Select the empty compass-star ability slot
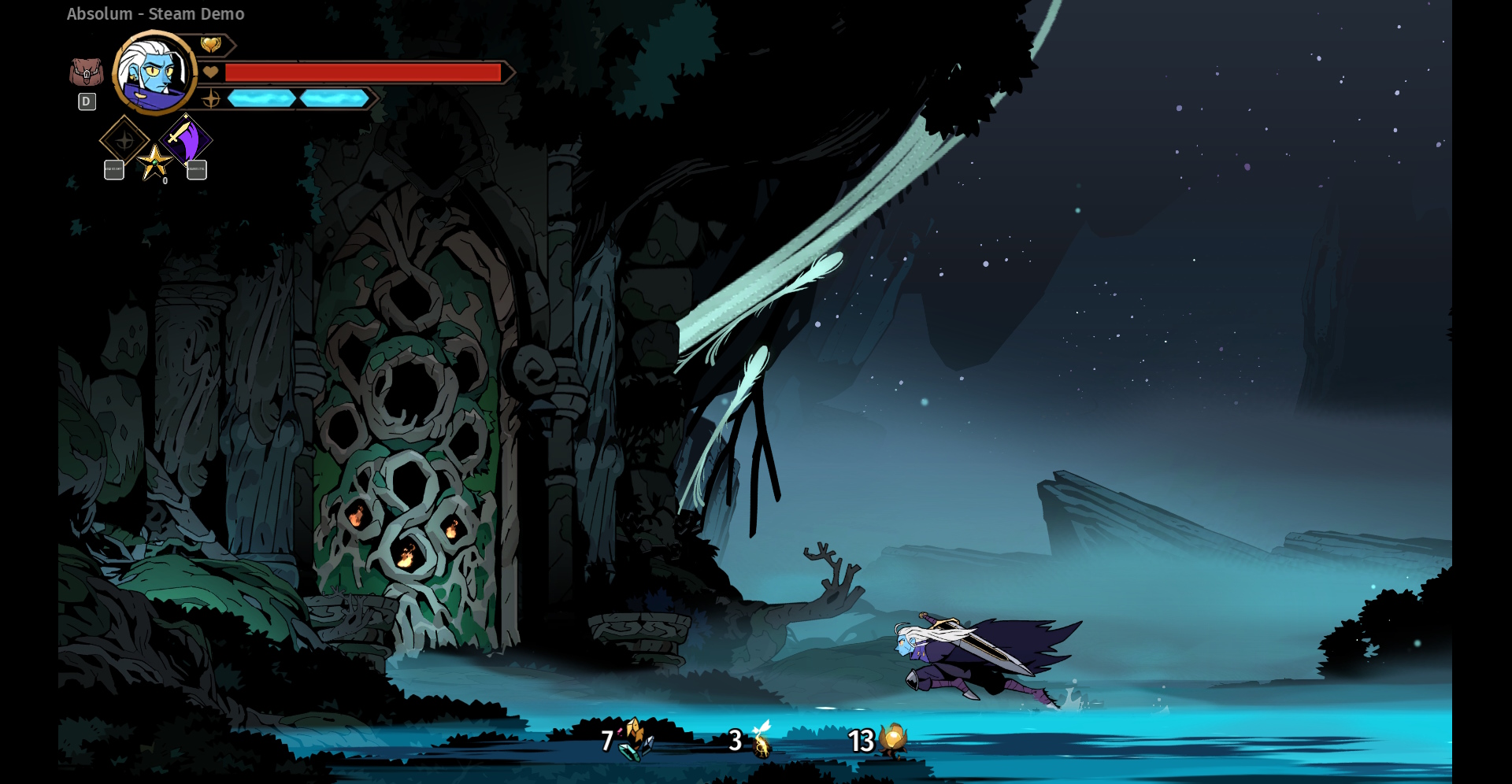Viewport: 1512px width, 784px height. pos(124,141)
